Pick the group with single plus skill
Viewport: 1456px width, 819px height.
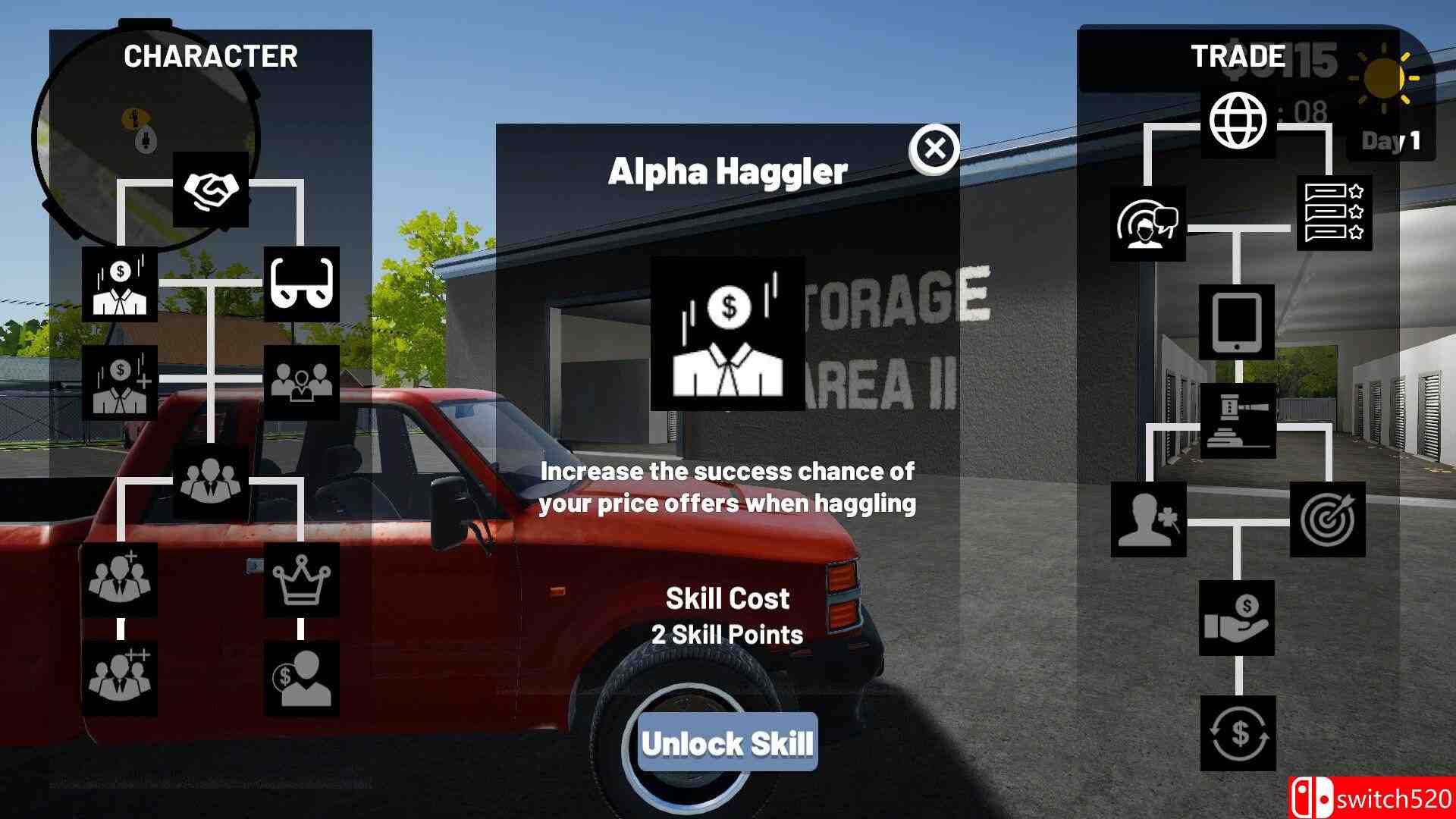coord(120,580)
